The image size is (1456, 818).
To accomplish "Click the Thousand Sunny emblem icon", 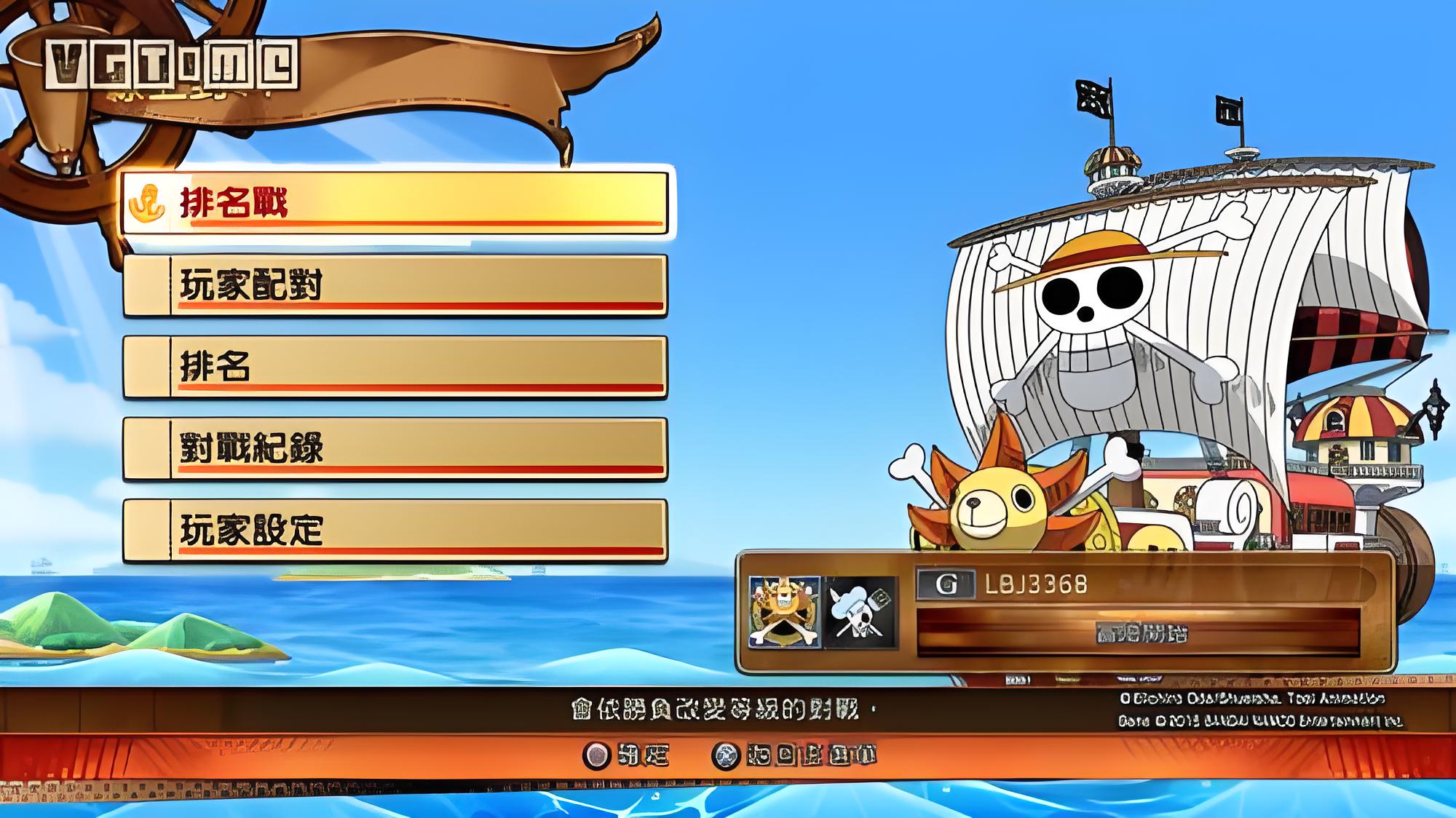I will [784, 612].
